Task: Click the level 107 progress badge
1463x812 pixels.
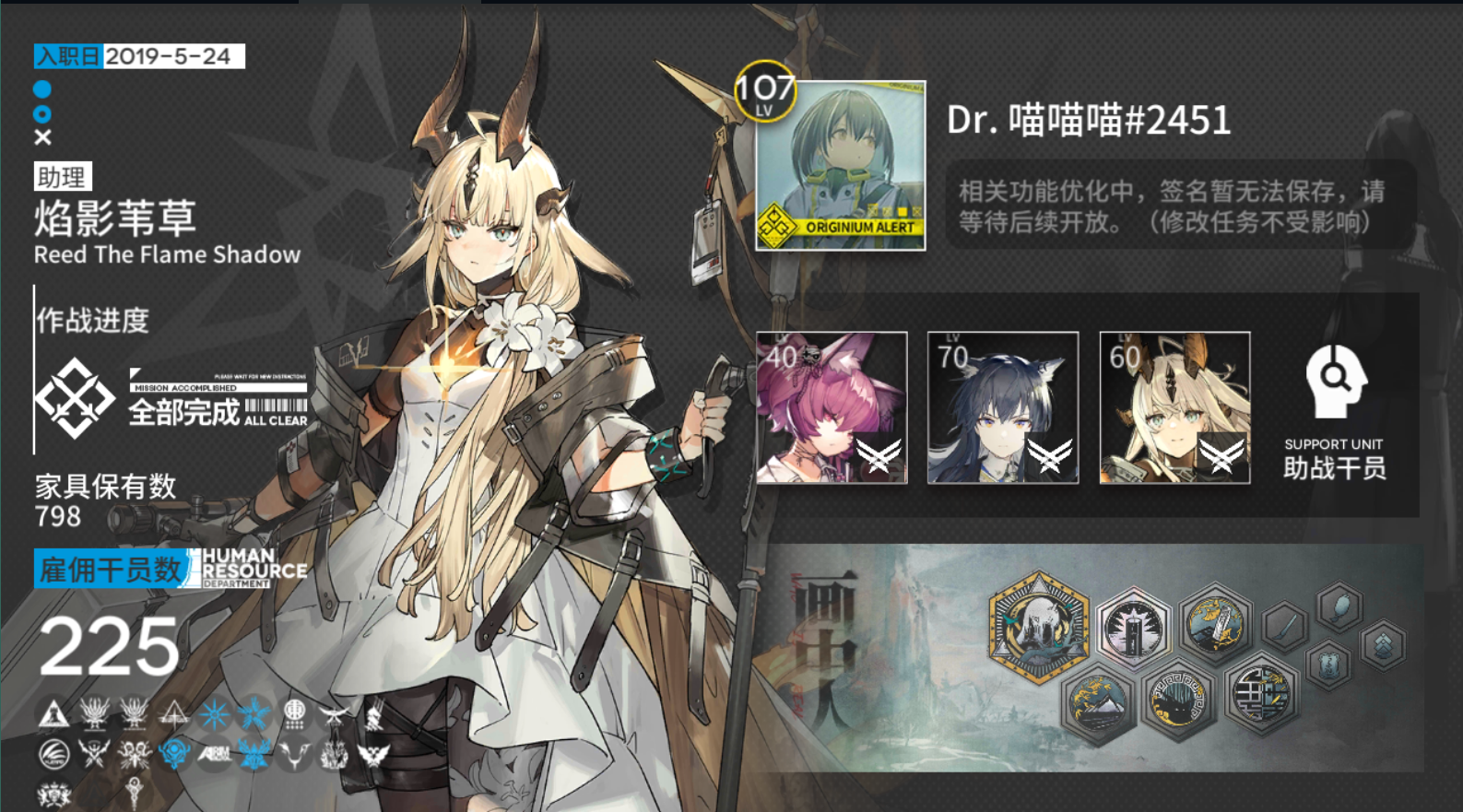Action: click(767, 92)
